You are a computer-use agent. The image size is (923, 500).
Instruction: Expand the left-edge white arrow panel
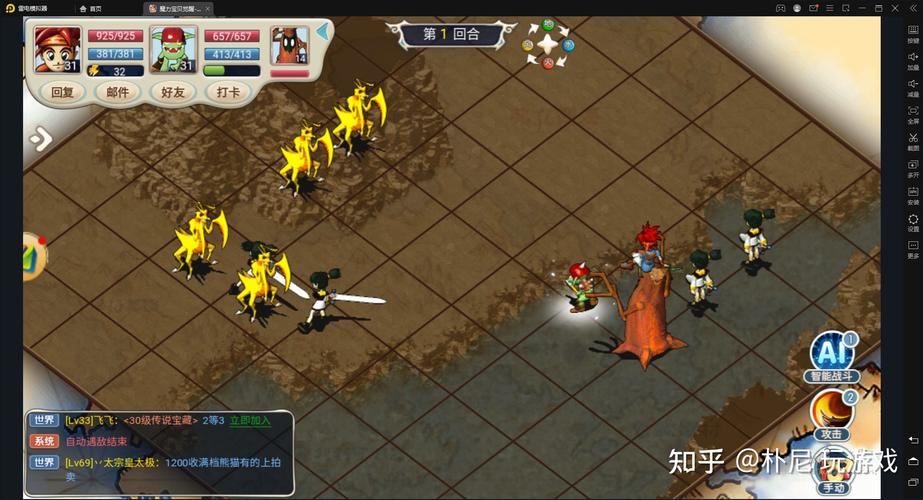[x=39, y=139]
